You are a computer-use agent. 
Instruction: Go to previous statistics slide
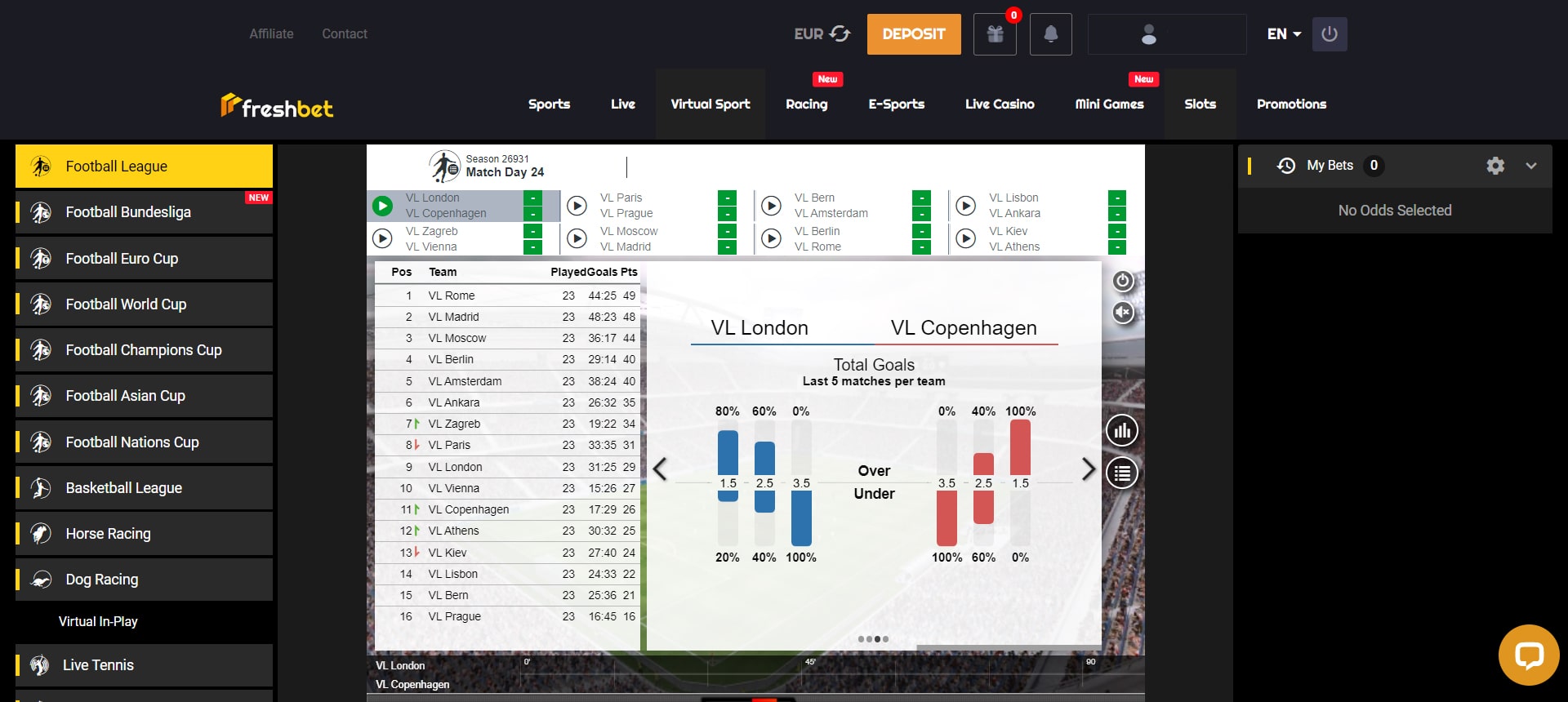[660, 469]
